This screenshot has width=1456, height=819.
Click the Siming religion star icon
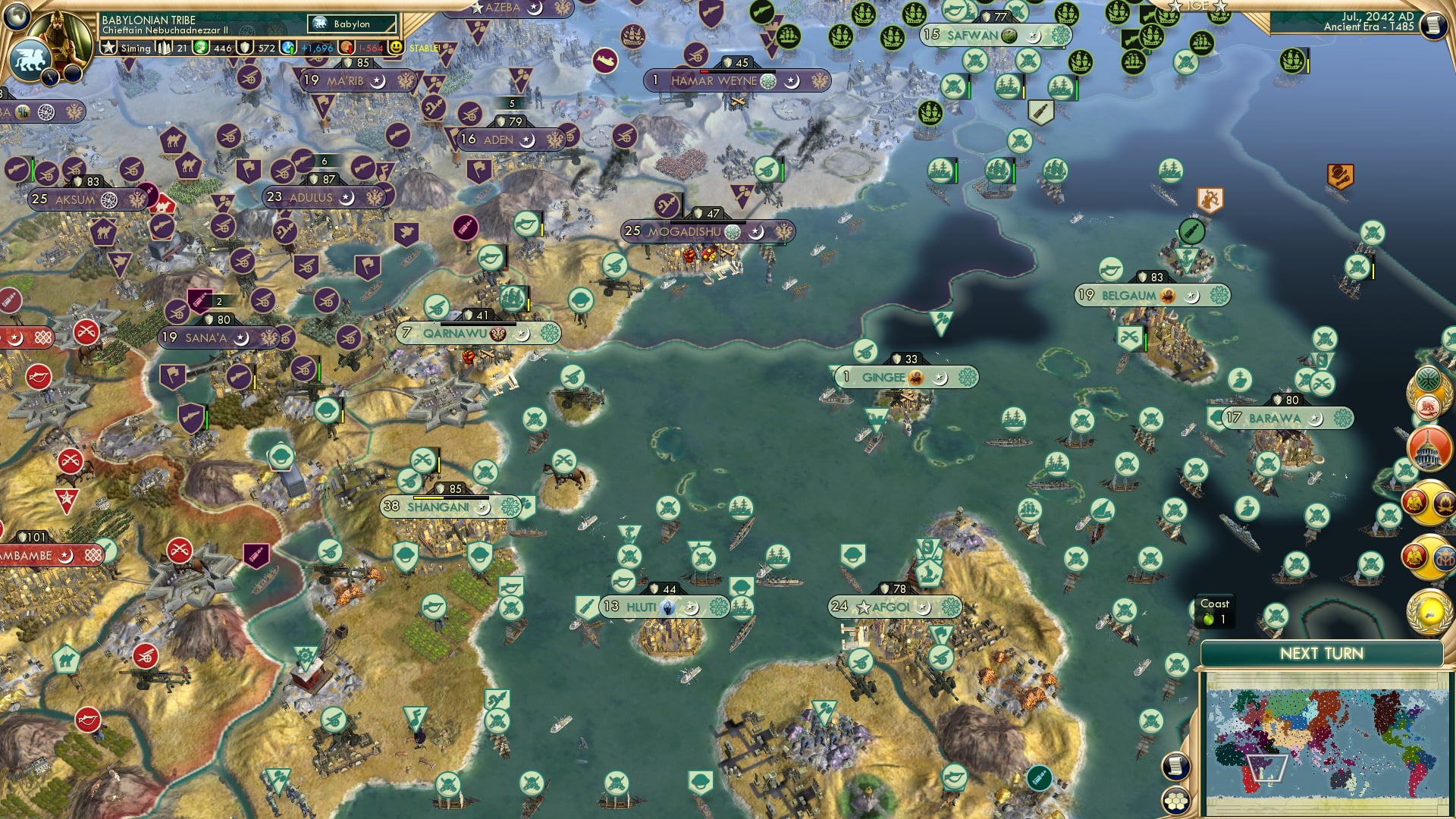click(x=109, y=48)
